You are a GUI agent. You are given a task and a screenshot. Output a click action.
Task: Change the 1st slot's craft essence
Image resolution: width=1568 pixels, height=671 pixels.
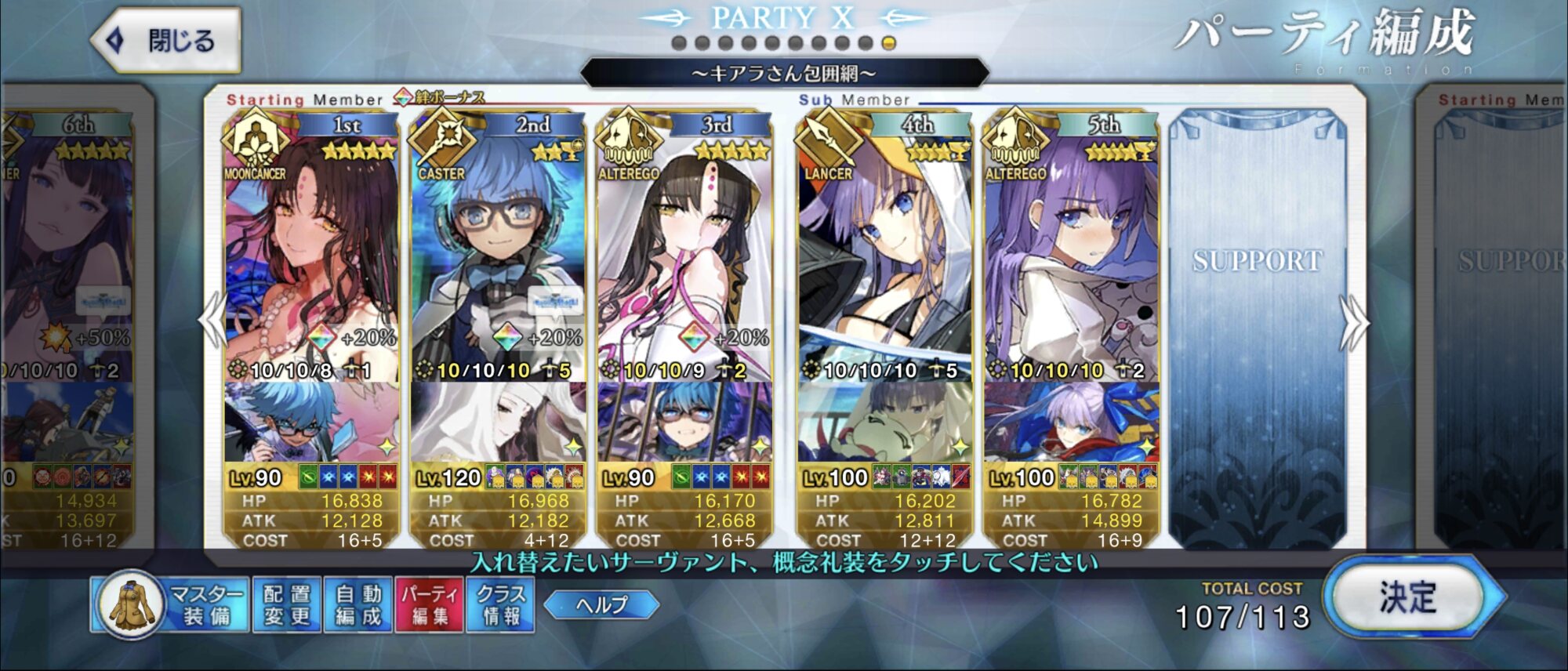tap(311, 423)
